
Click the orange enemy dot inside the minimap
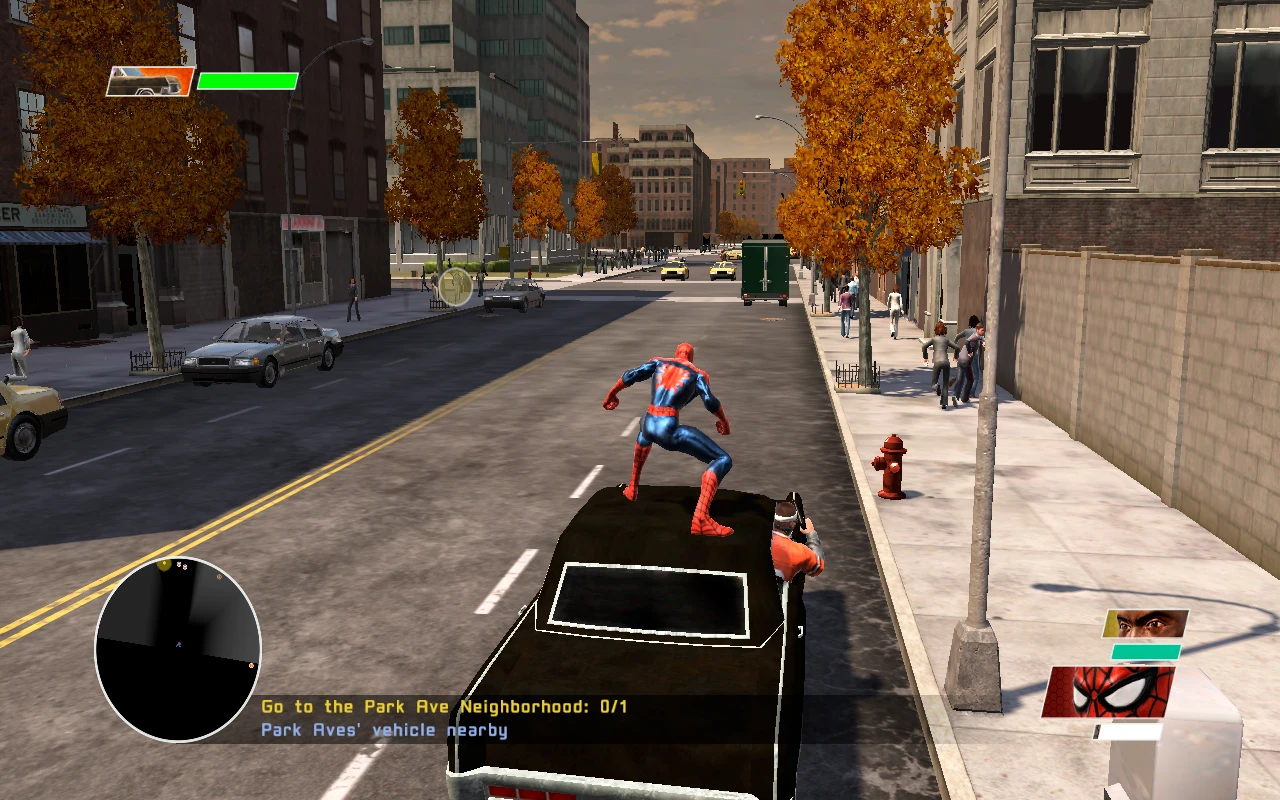(219, 576)
